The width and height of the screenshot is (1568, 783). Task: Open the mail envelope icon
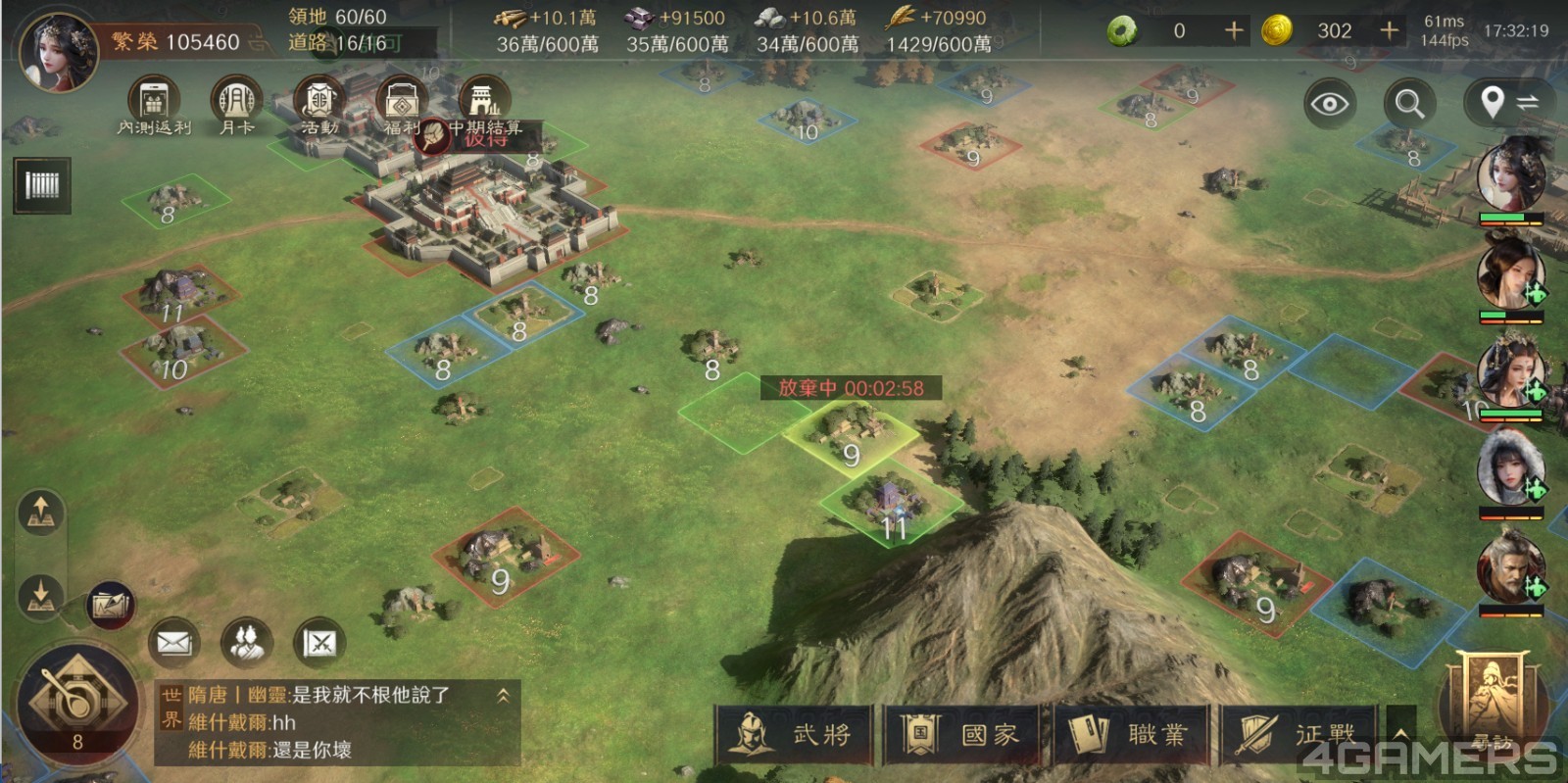point(173,643)
